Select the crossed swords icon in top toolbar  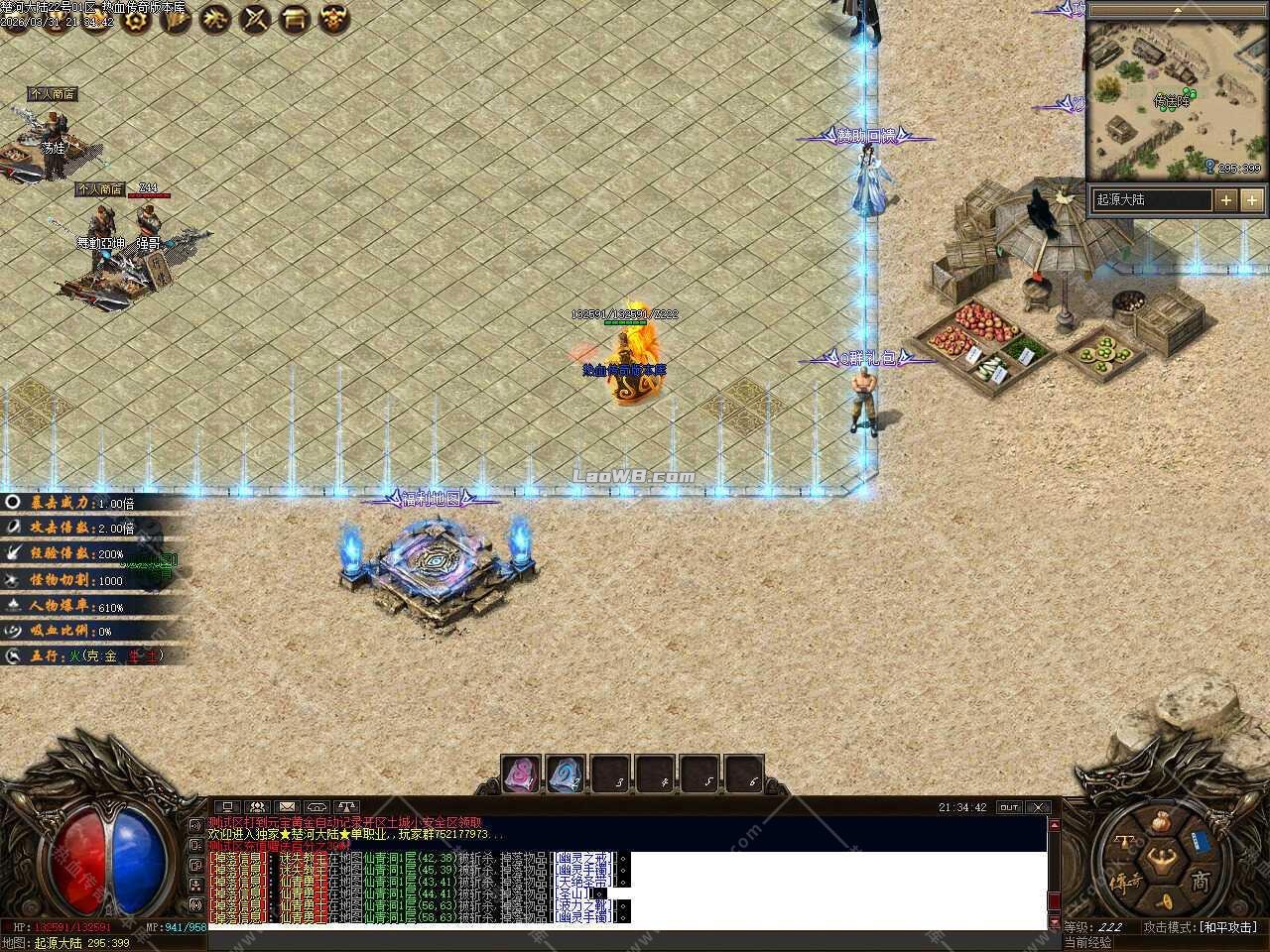coord(254,20)
